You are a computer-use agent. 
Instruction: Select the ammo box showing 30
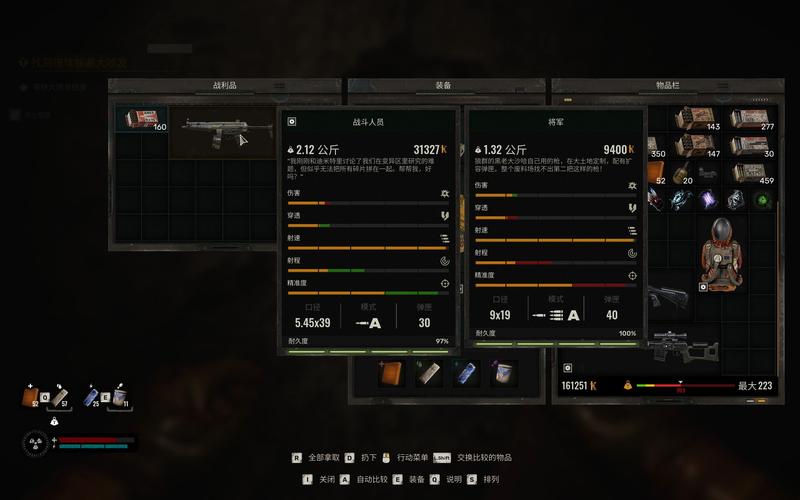tap(753, 147)
